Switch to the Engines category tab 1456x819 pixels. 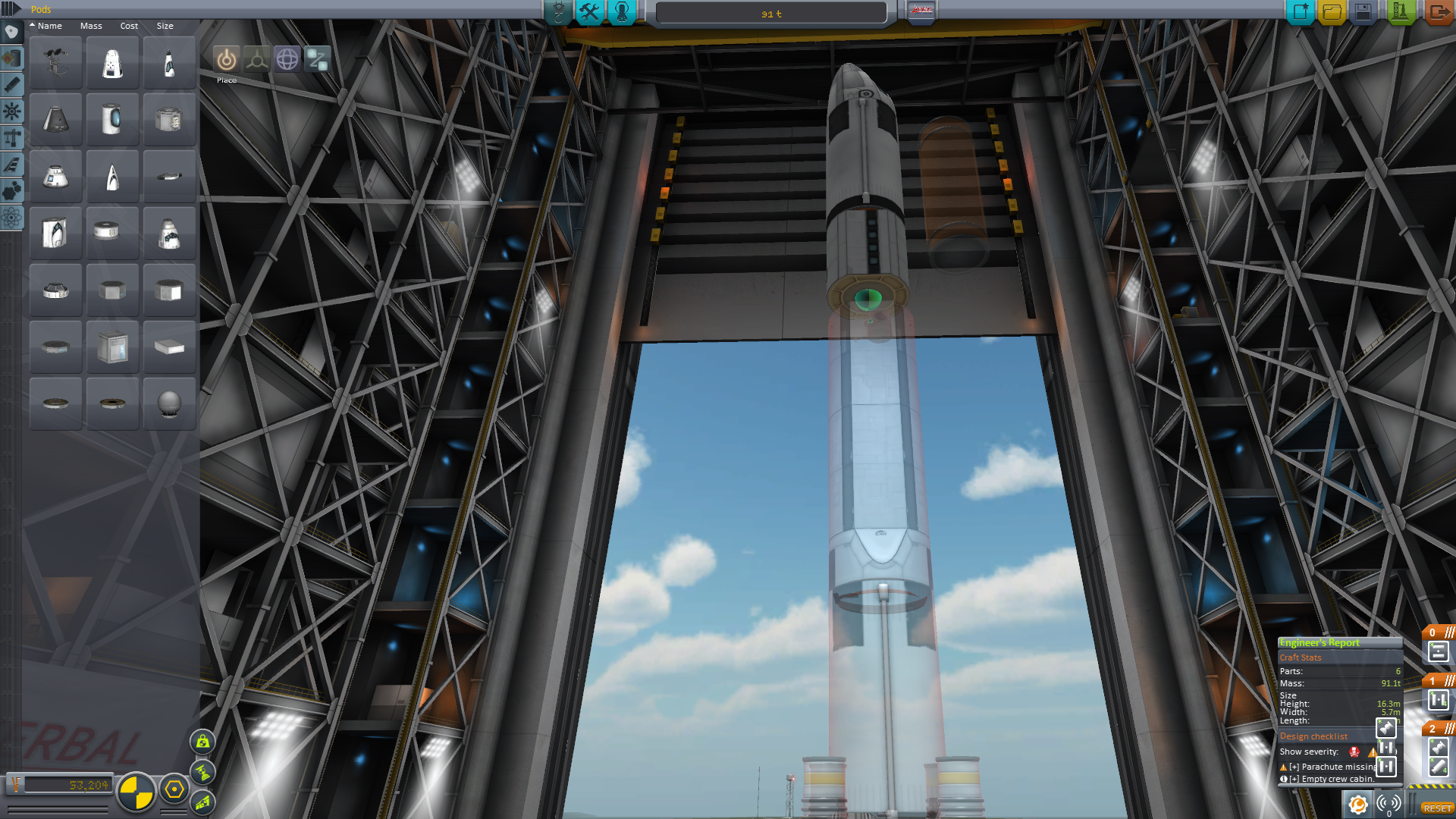[11, 85]
